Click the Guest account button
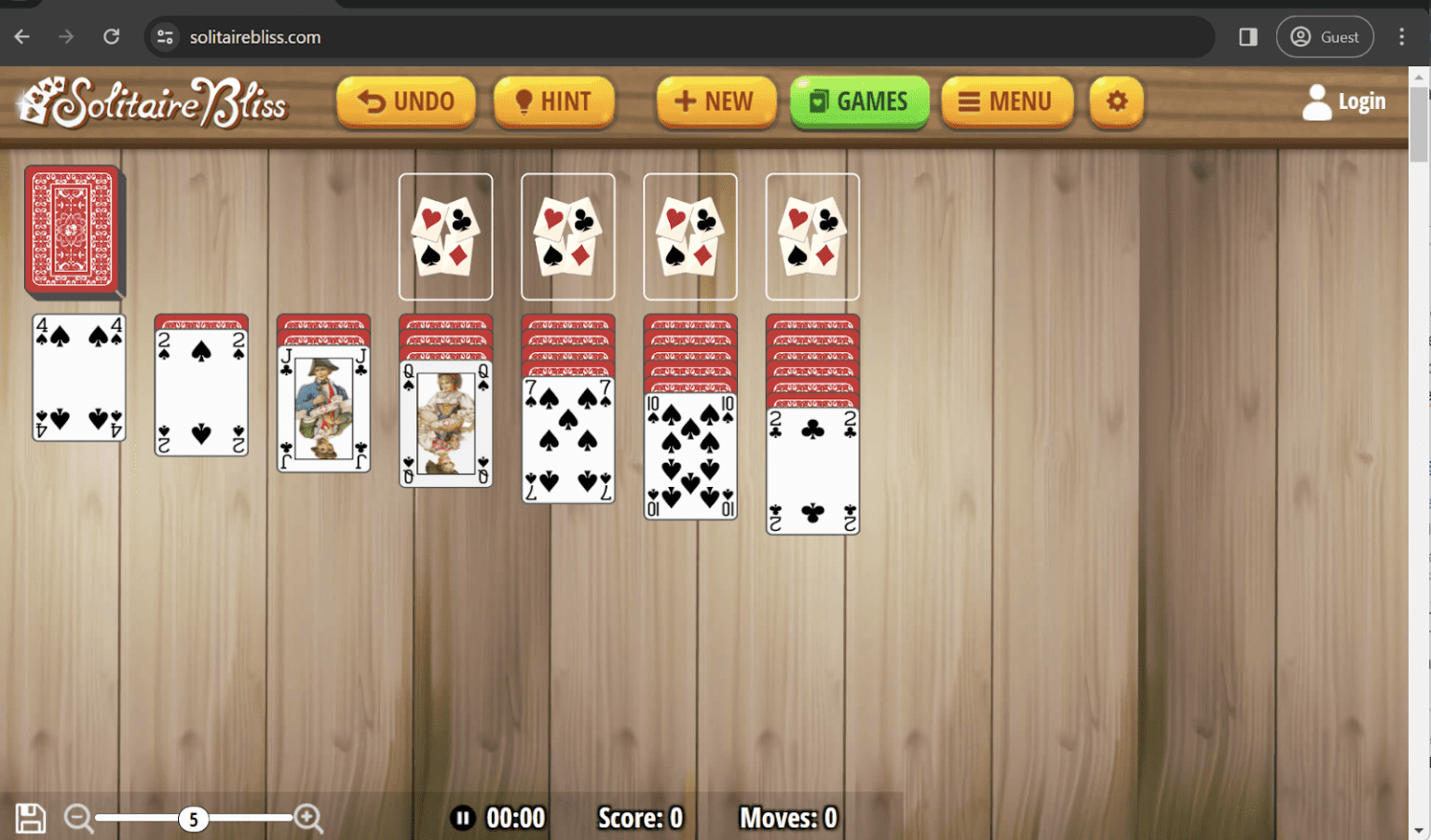The image size is (1431, 840). (x=1325, y=36)
